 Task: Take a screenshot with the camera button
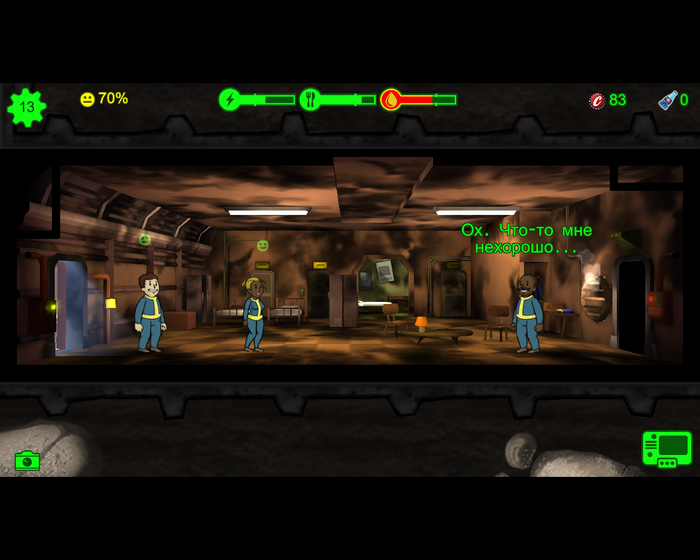point(27,461)
